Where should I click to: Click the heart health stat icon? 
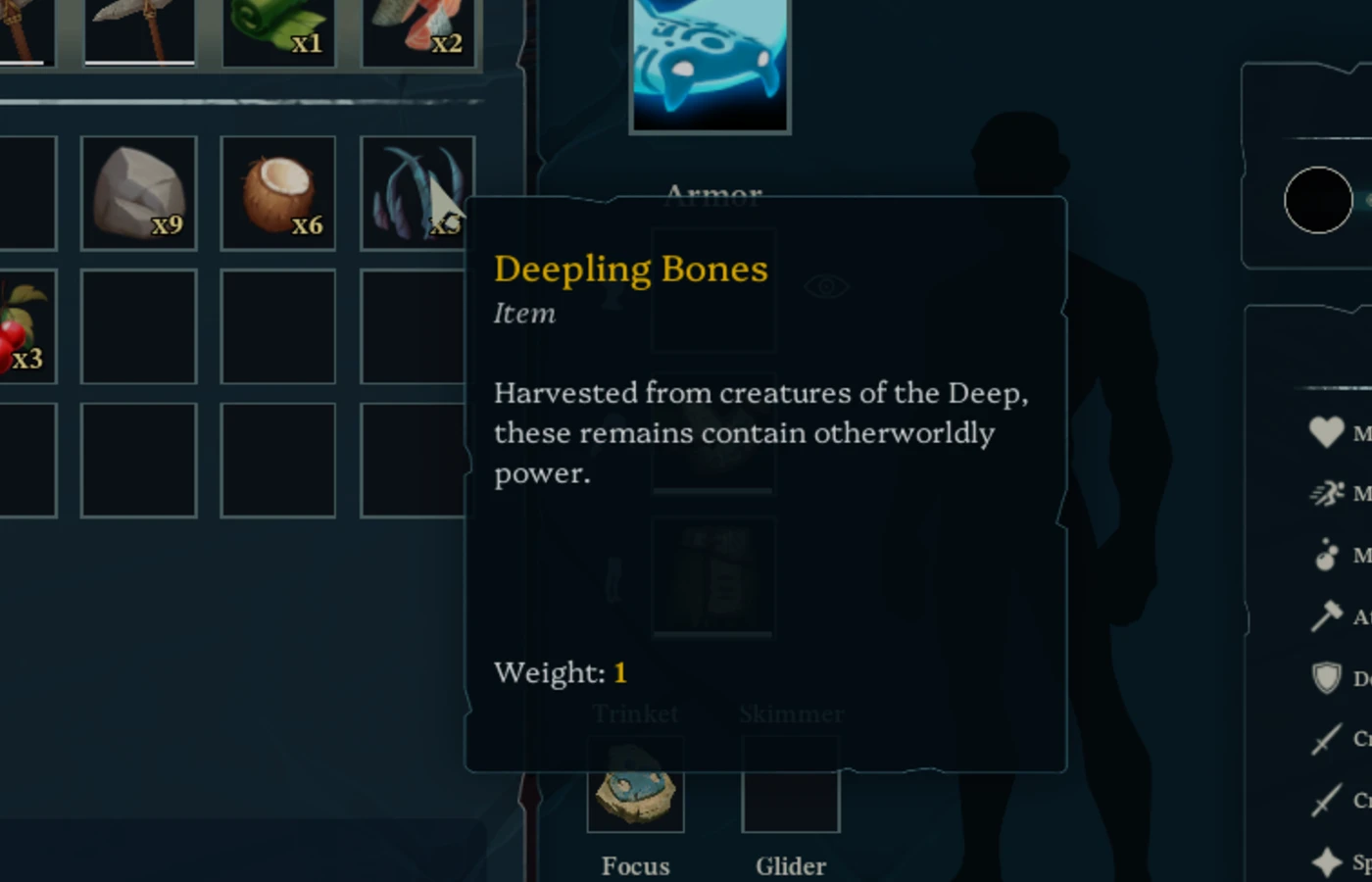(1325, 431)
